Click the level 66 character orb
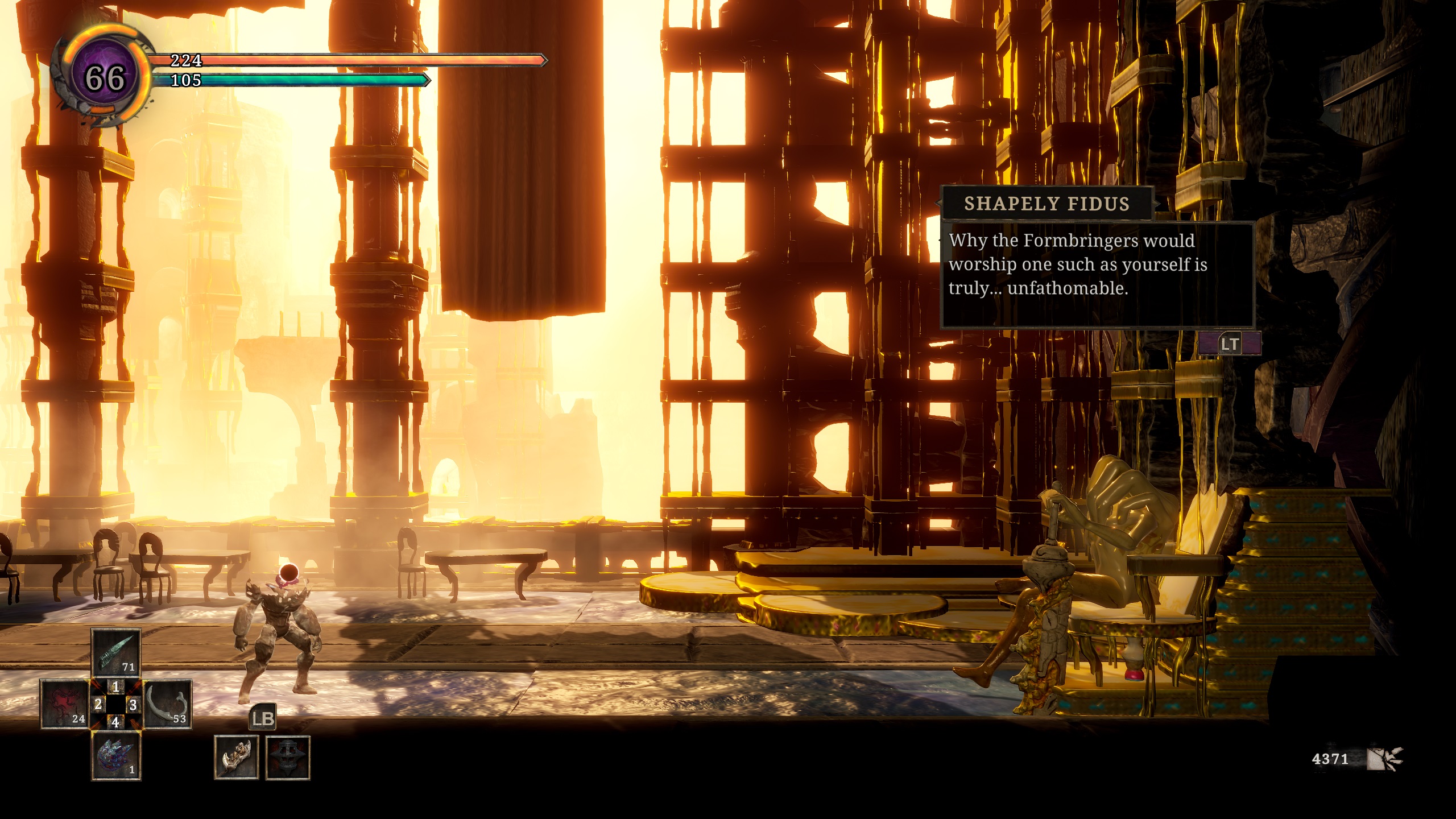Image resolution: width=1456 pixels, height=819 pixels. coord(105,77)
